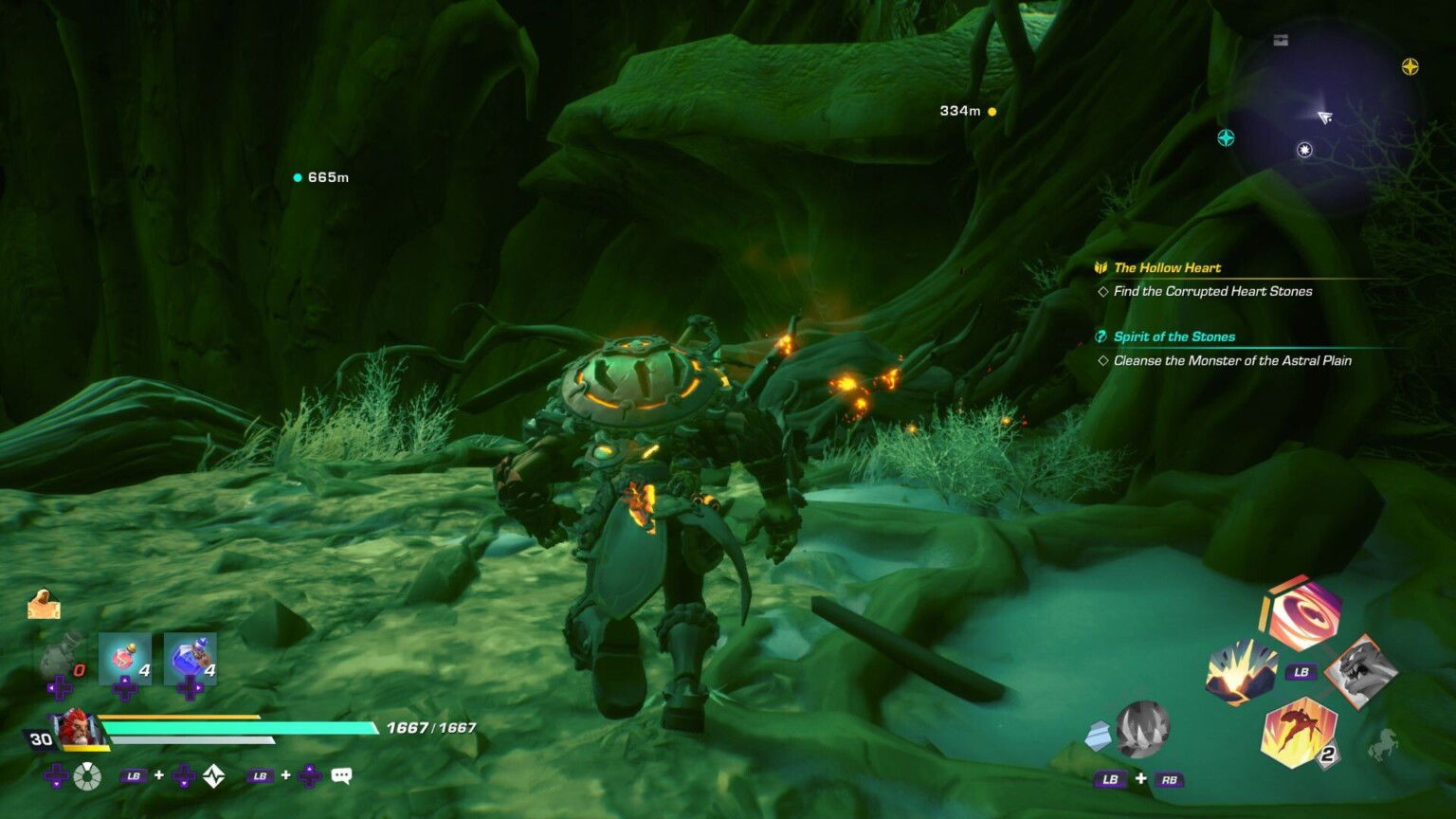Select the white diamond pulse icon

coord(214,776)
